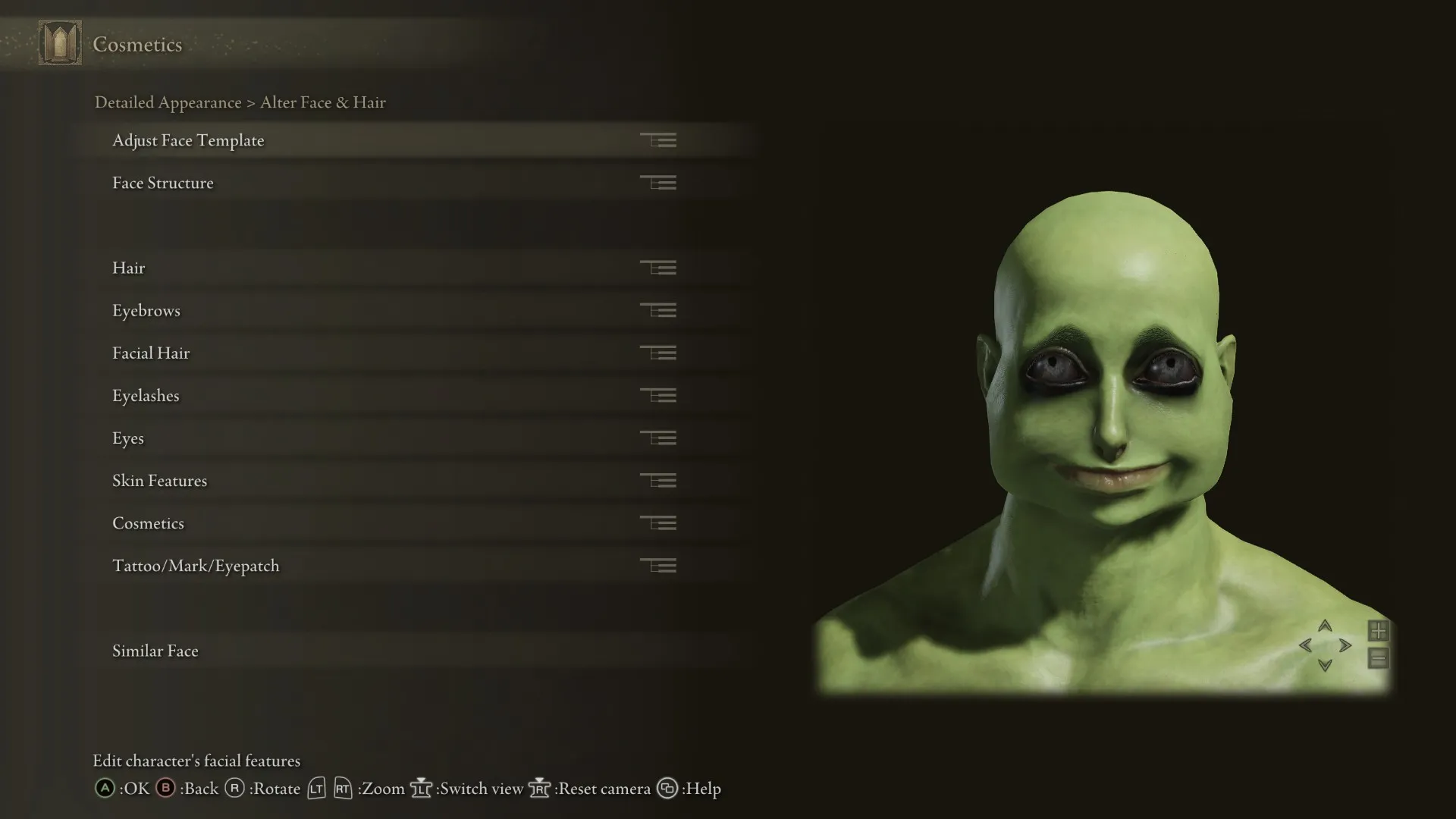The height and width of the screenshot is (819, 1456).
Task: Select the Tattoo/Mark/Eyepatch menu entry
Action: [x=196, y=565]
